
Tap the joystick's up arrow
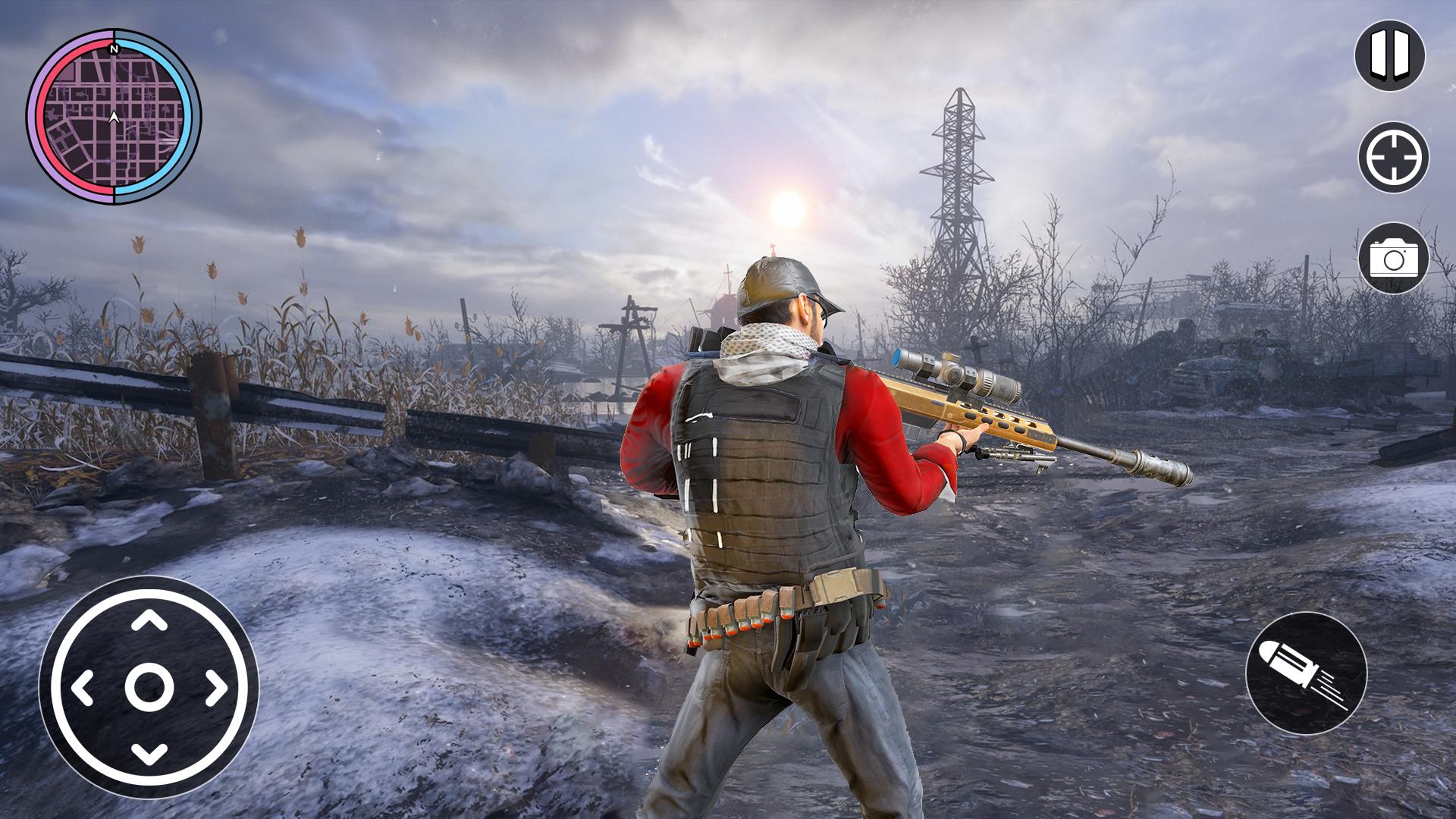149,621
